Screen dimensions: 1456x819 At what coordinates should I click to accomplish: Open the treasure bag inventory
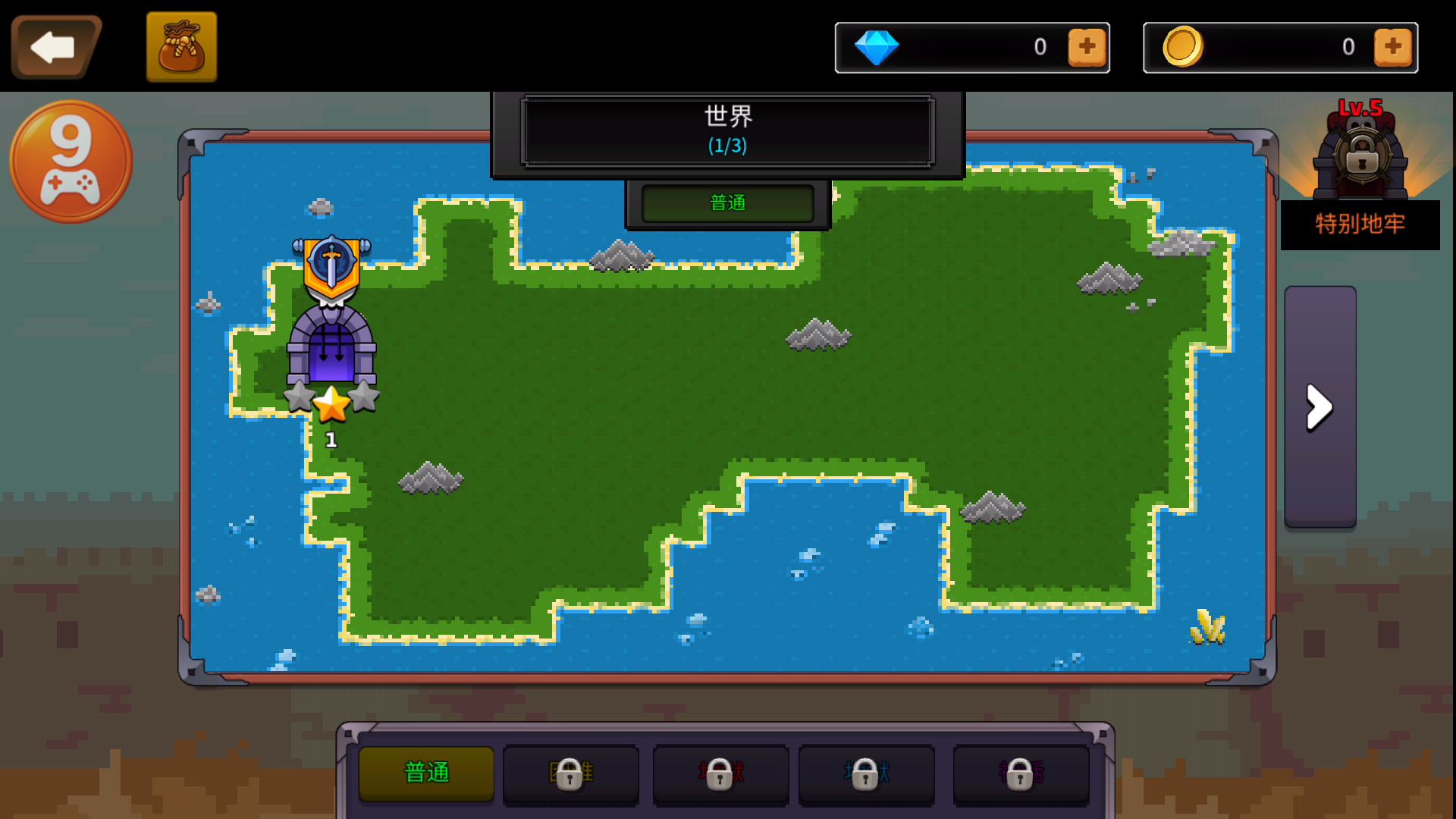coord(181,47)
